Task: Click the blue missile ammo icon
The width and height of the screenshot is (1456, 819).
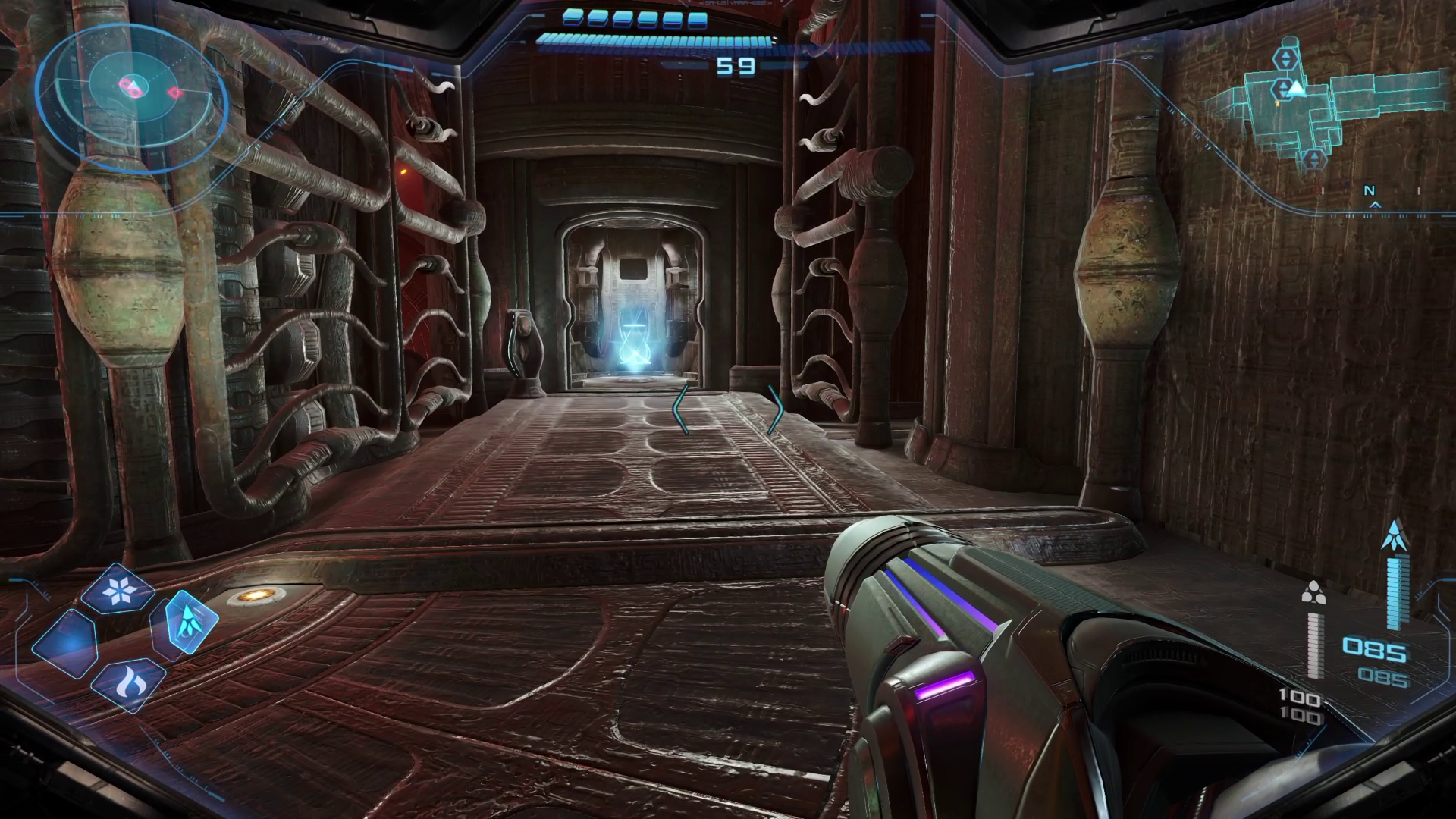Action: tap(1393, 535)
